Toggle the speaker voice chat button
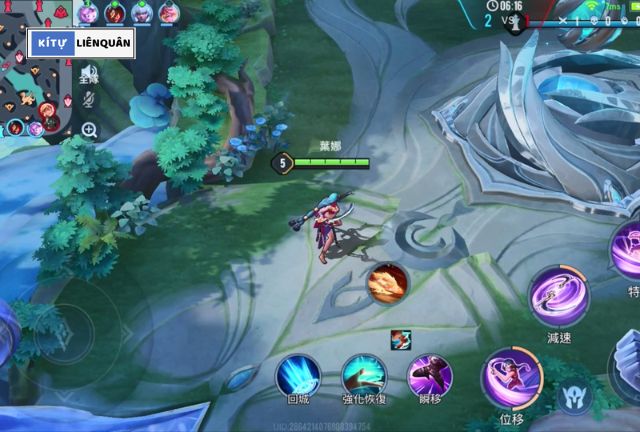Viewport: 640px width, 432px height. 89,74
